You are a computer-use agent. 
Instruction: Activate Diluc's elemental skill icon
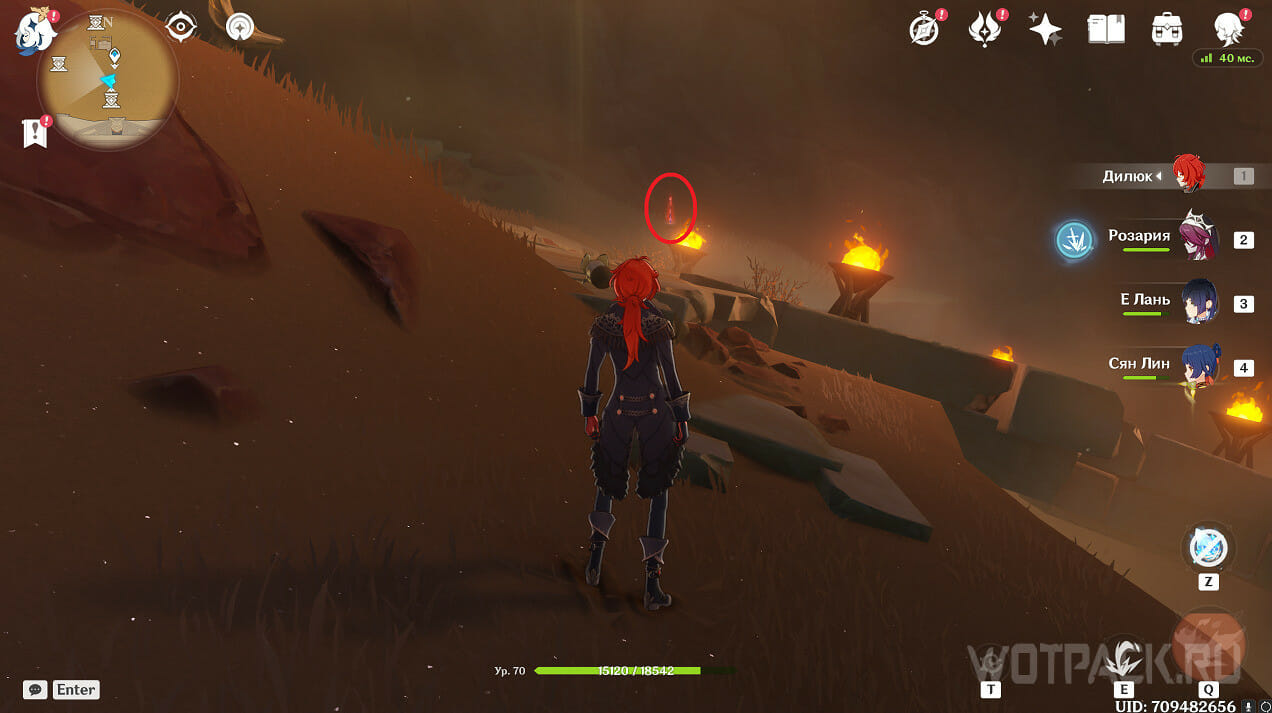pos(1124,655)
